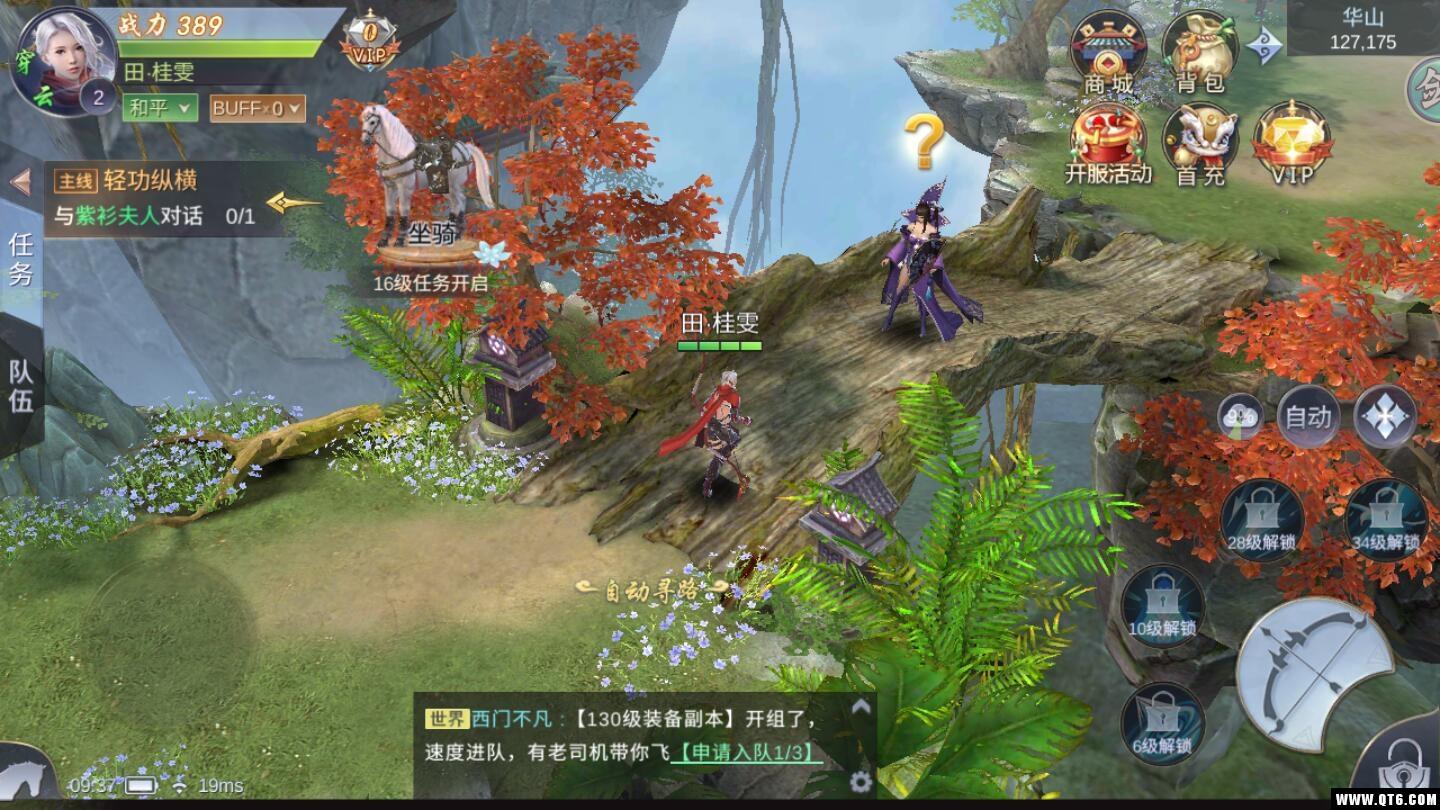Toggle the 自动 auto-combat button
1440x810 pixels.
click(1308, 416)
